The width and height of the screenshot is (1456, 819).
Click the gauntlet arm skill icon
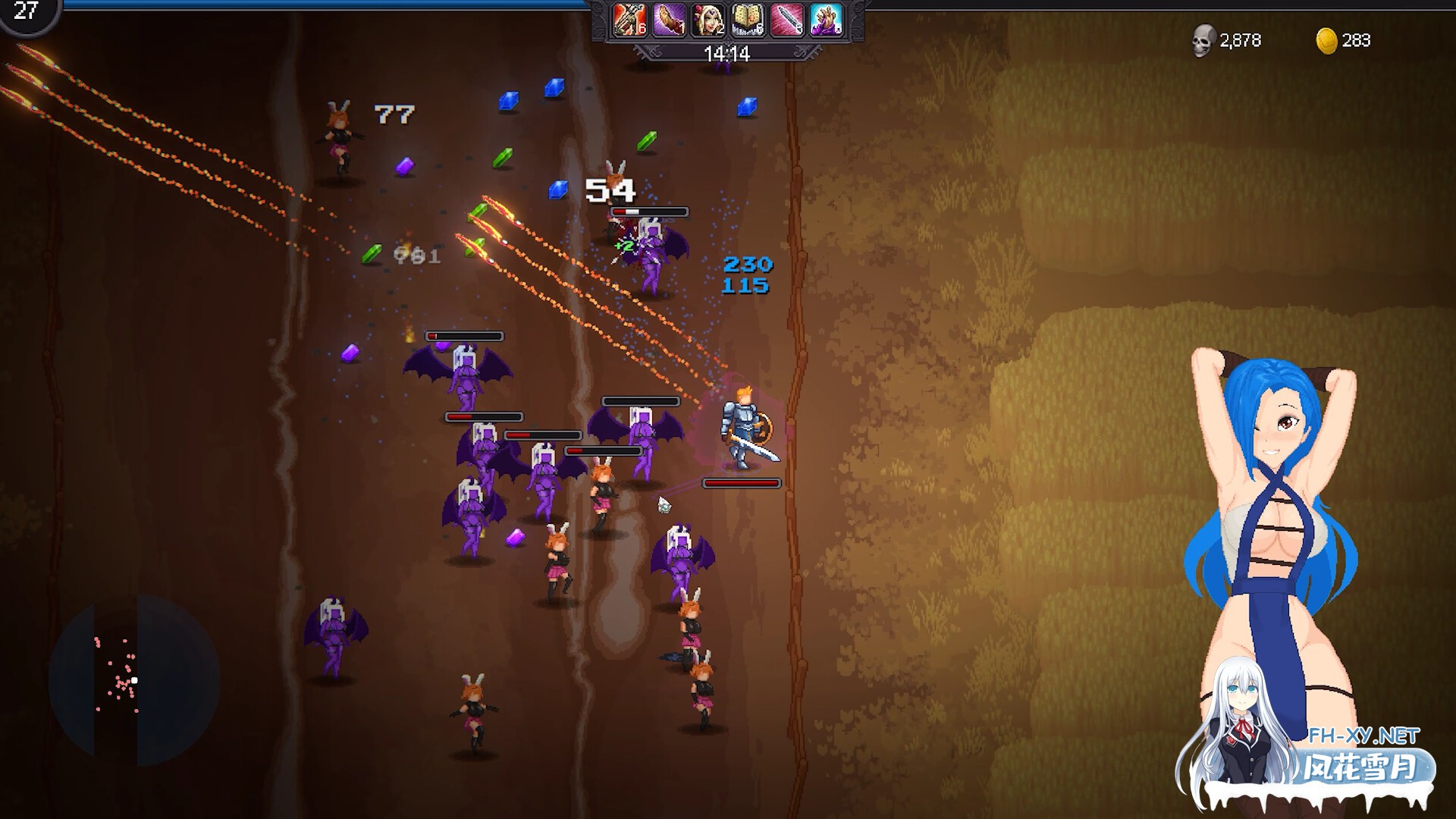(x=668, y=20)
